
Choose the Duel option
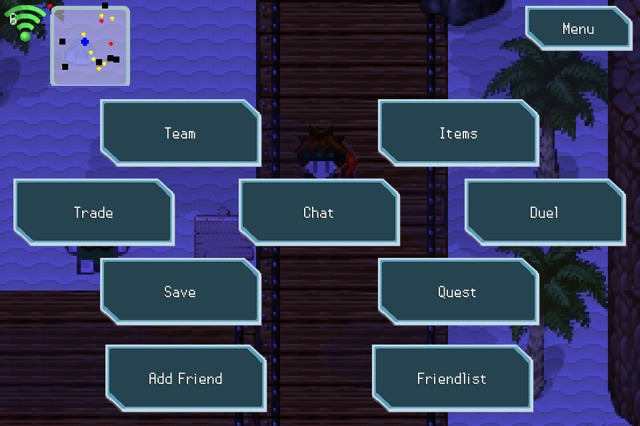click(x=544, y=213)
